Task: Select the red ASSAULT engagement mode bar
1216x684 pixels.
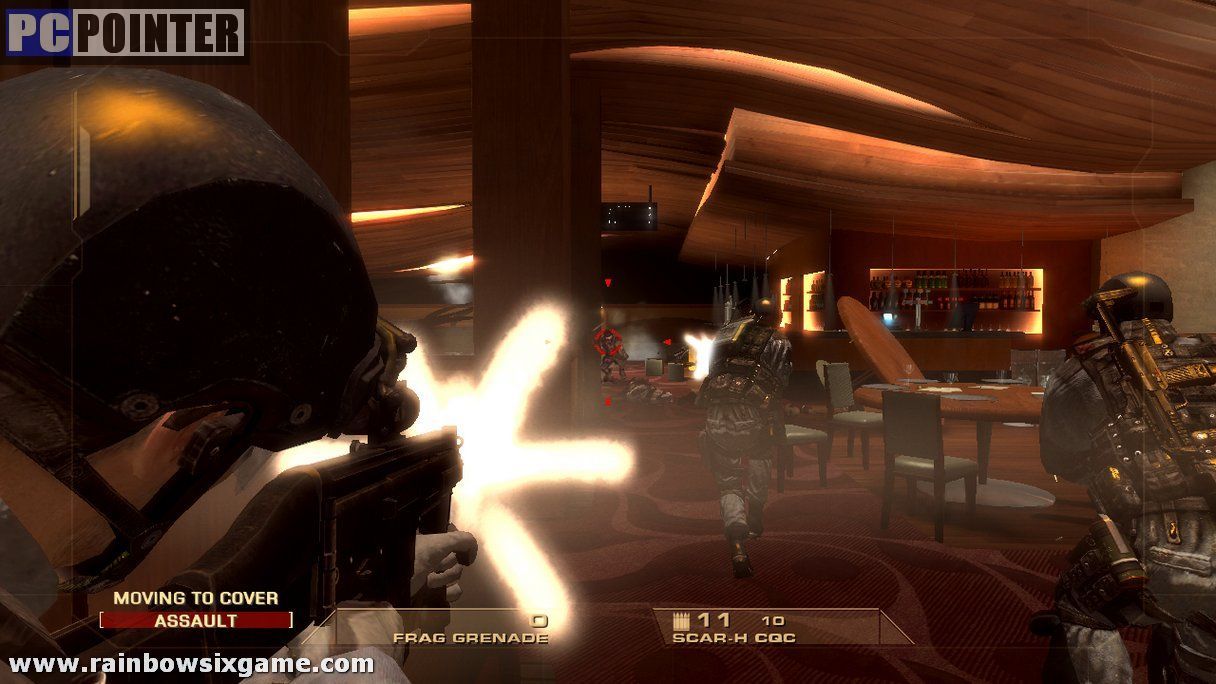Action: pyautogui.click(x=196, y=620)
